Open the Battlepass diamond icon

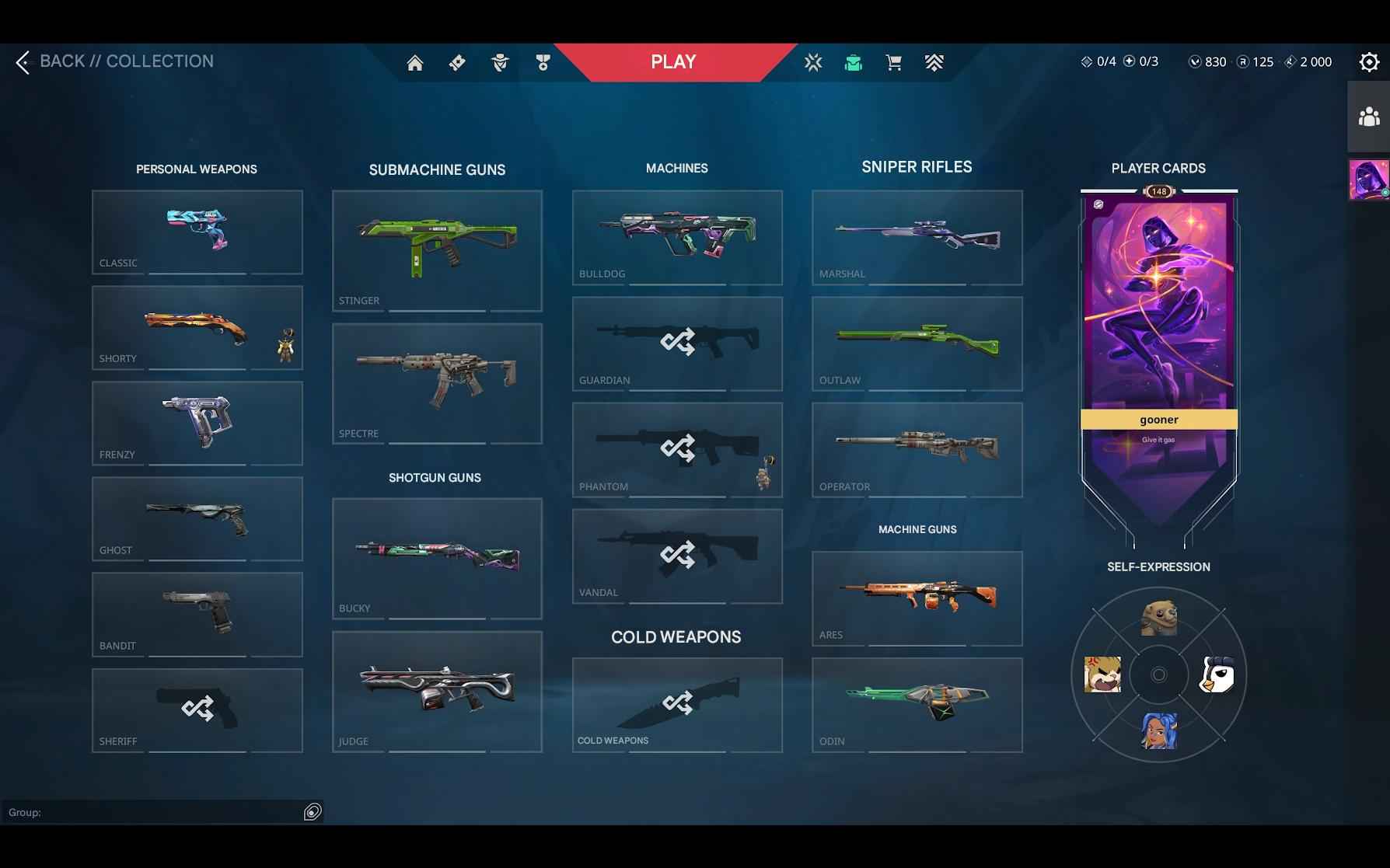pyautogui.click(x=456, y=62)
